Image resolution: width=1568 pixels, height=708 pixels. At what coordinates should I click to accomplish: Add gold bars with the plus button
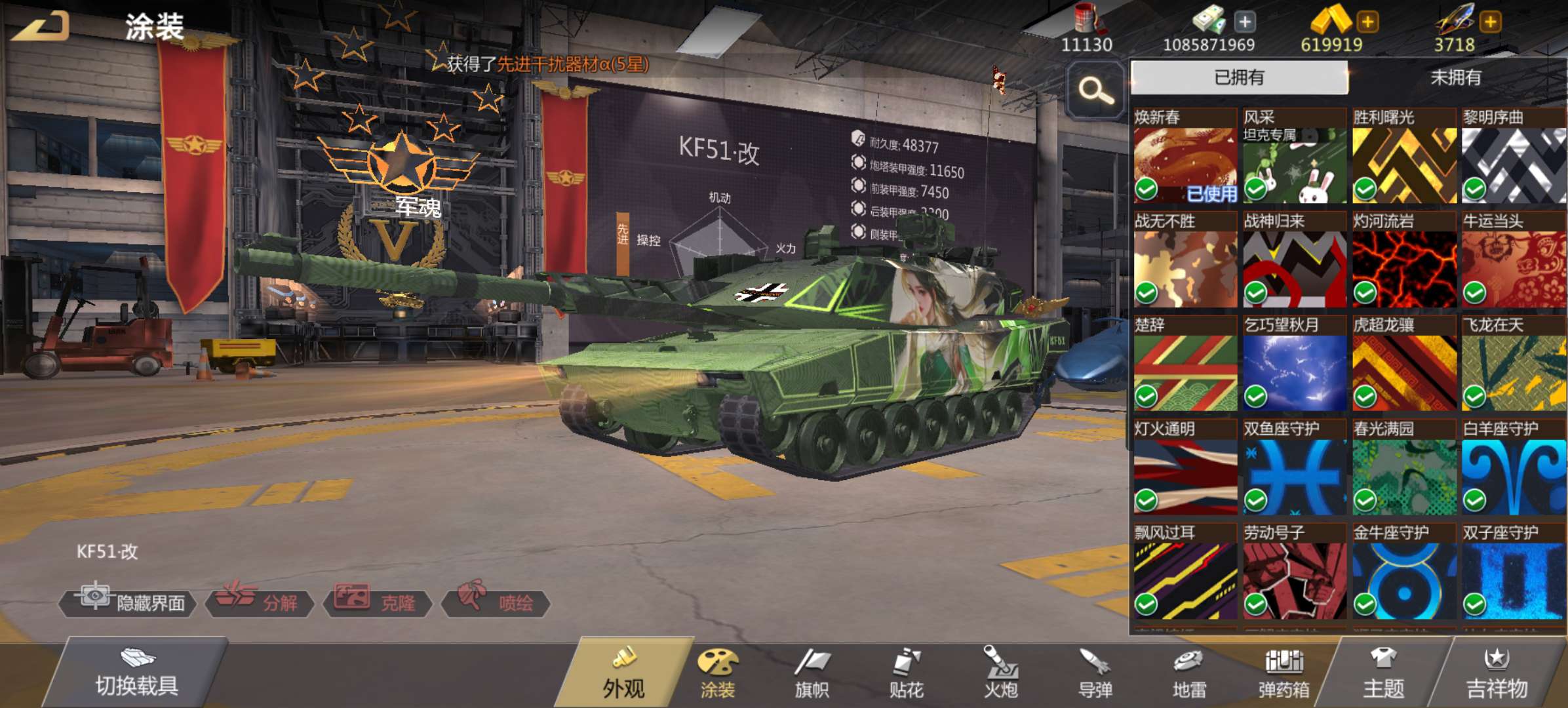(1367, 22)
